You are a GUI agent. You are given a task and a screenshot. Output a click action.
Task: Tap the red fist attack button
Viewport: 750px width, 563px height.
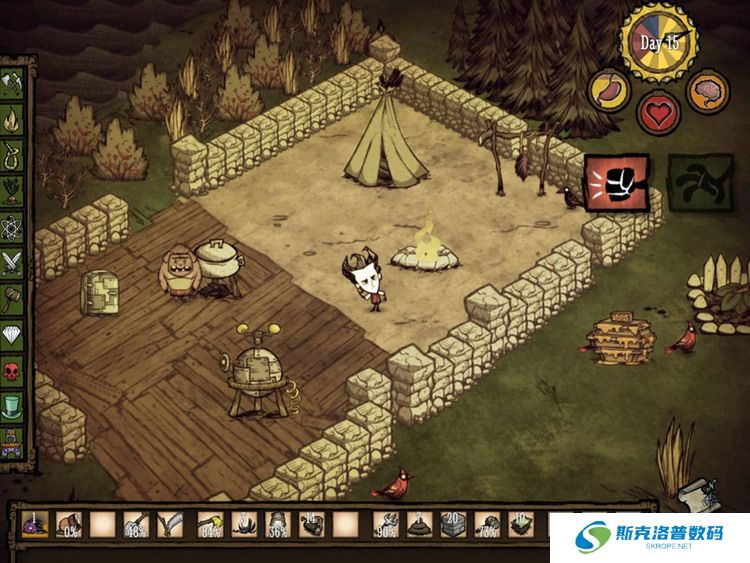click(x=616, y=183)
